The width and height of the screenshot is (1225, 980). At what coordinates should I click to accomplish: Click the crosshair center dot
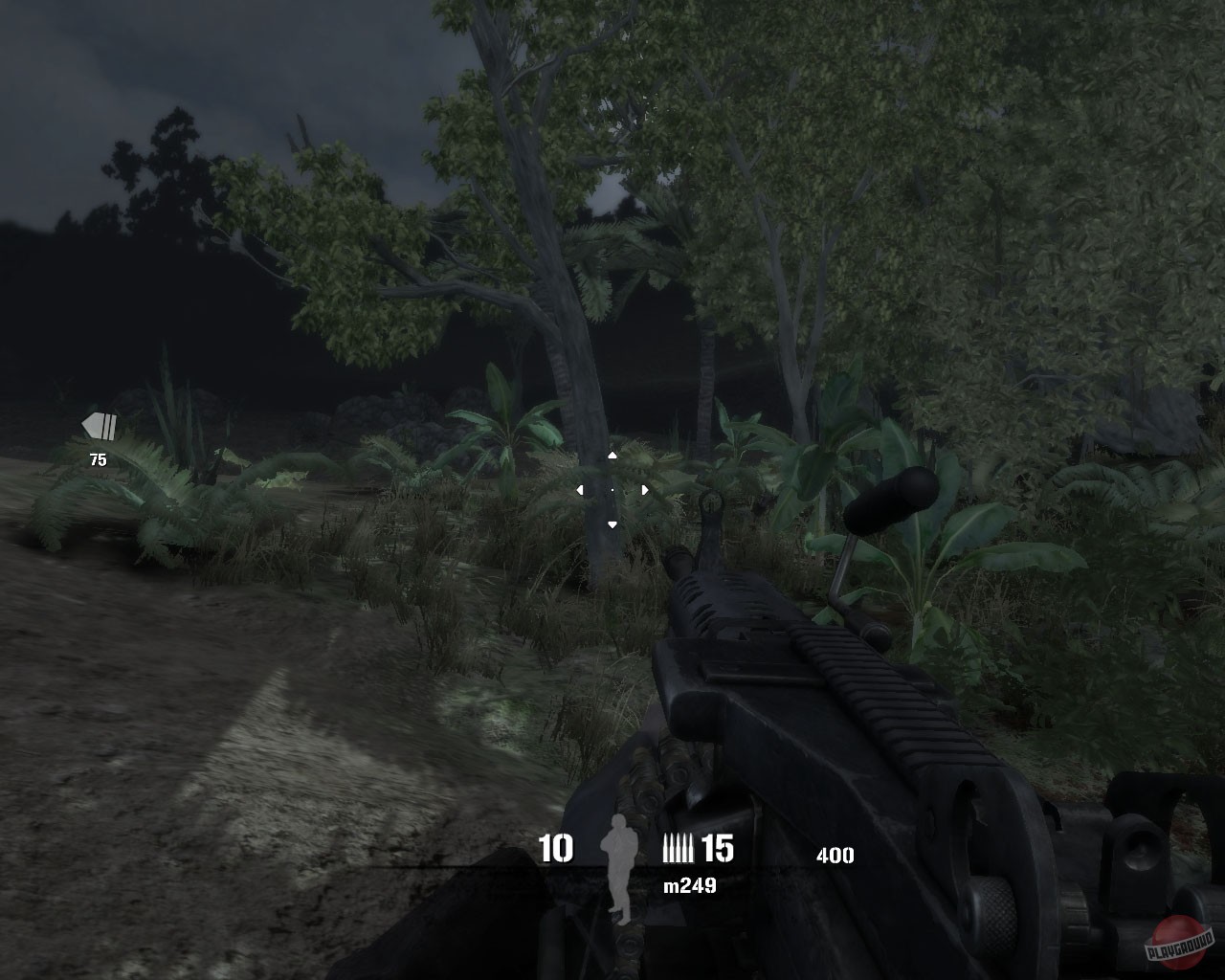point(612,489)
